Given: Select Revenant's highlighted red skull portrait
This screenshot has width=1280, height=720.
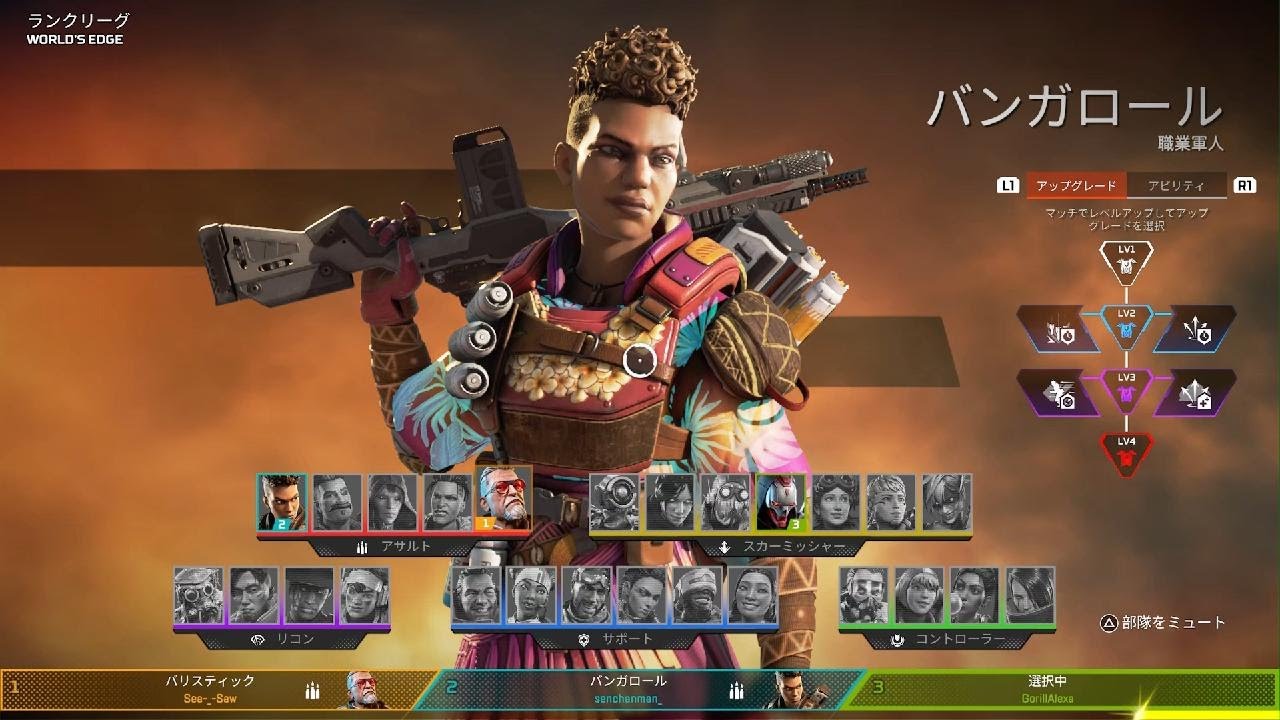Looking at the screenshot, I should point(780,501).
